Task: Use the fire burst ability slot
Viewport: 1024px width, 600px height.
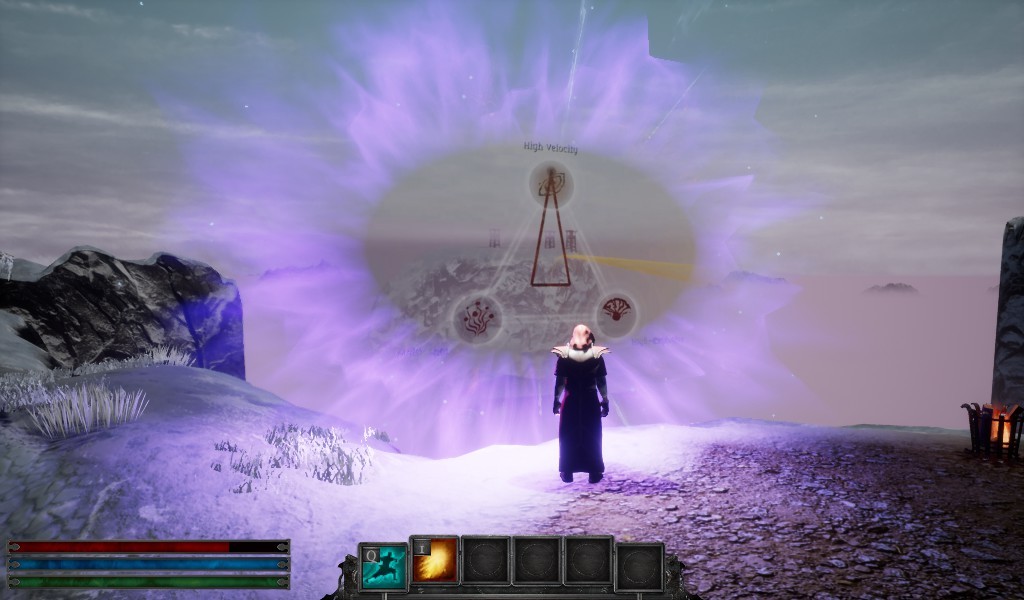Action: [435, 561]
